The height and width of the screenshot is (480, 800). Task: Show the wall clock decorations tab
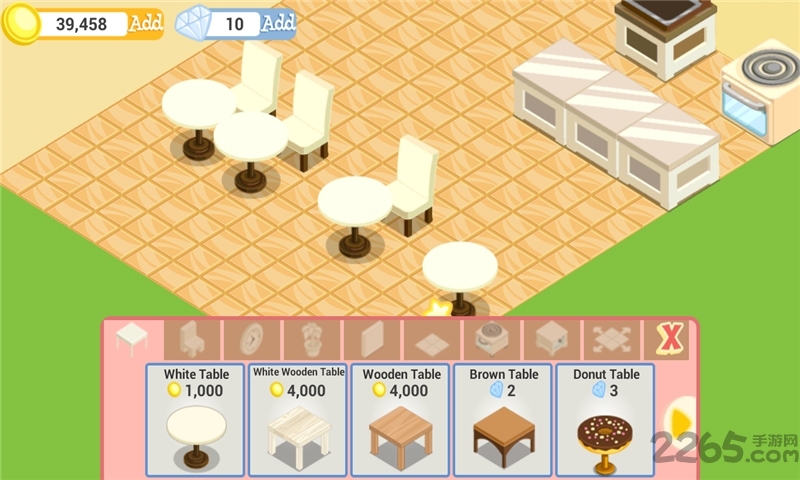(251, 340)
